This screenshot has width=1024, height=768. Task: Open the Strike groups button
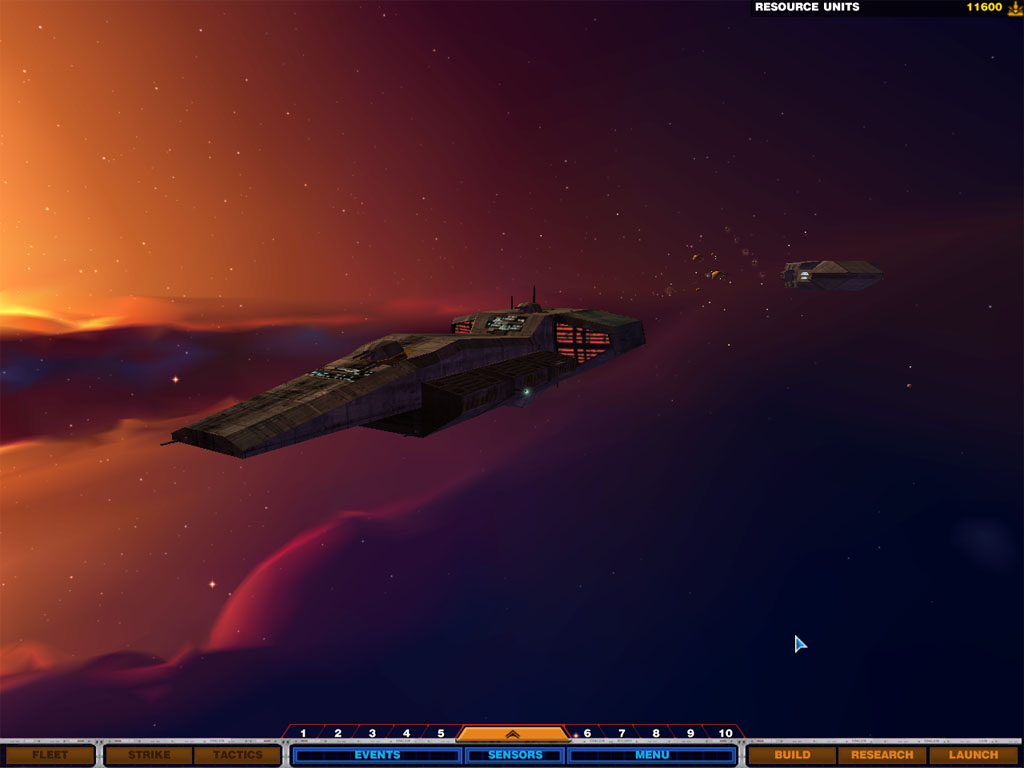pyautogui.click(x=149, y=755)
